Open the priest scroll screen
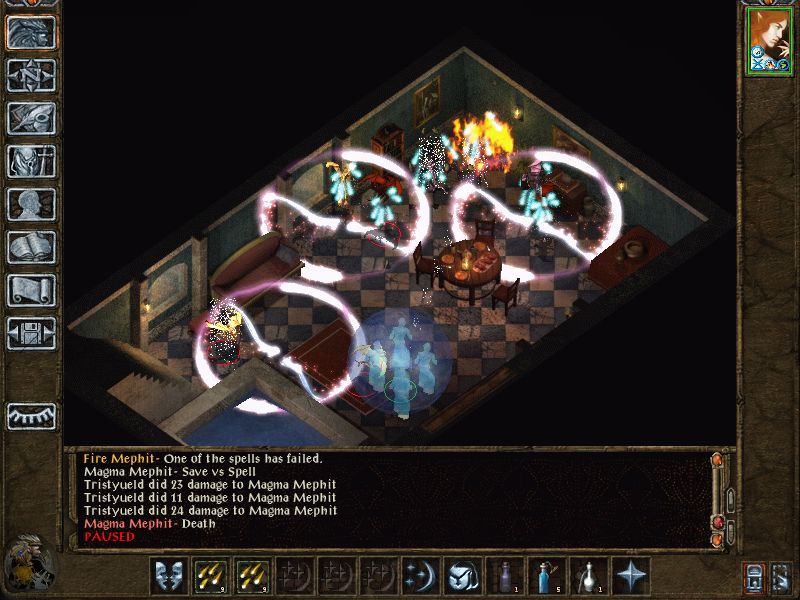800x600 pixels. coord(31,290)
